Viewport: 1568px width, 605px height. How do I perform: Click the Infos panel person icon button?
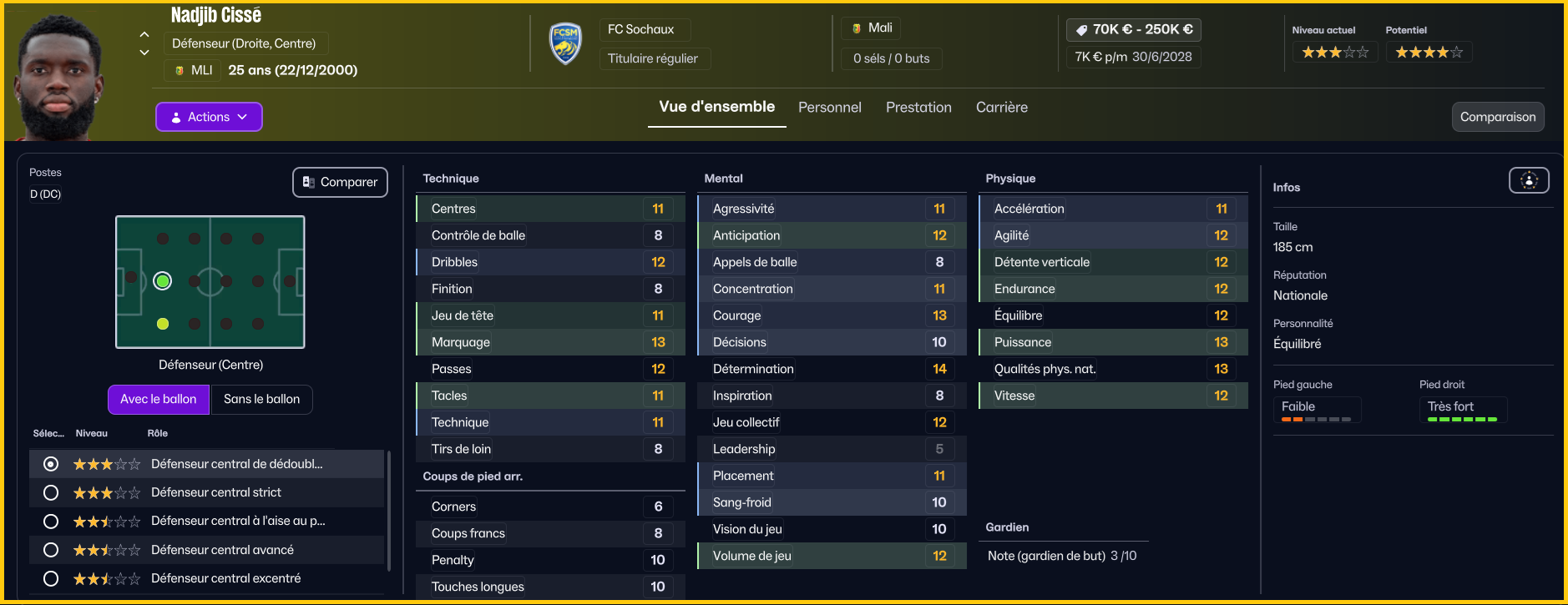point(1529,180)
